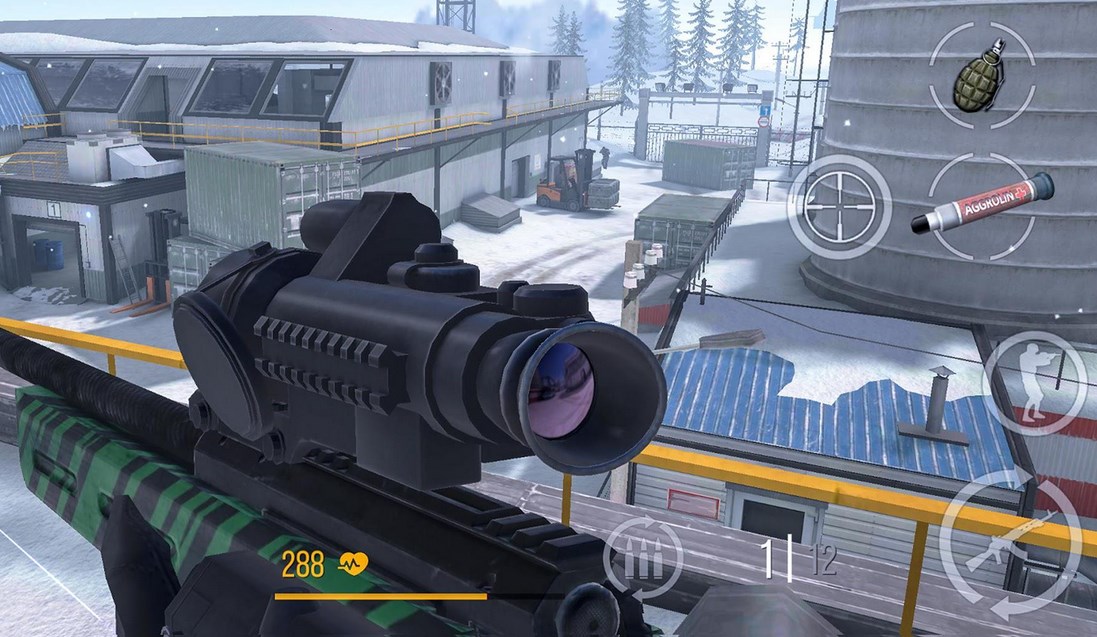Toggle the crouch stance button
Screen dimensions: 1097x637
pyautogui.click(x=1034, y=381)
